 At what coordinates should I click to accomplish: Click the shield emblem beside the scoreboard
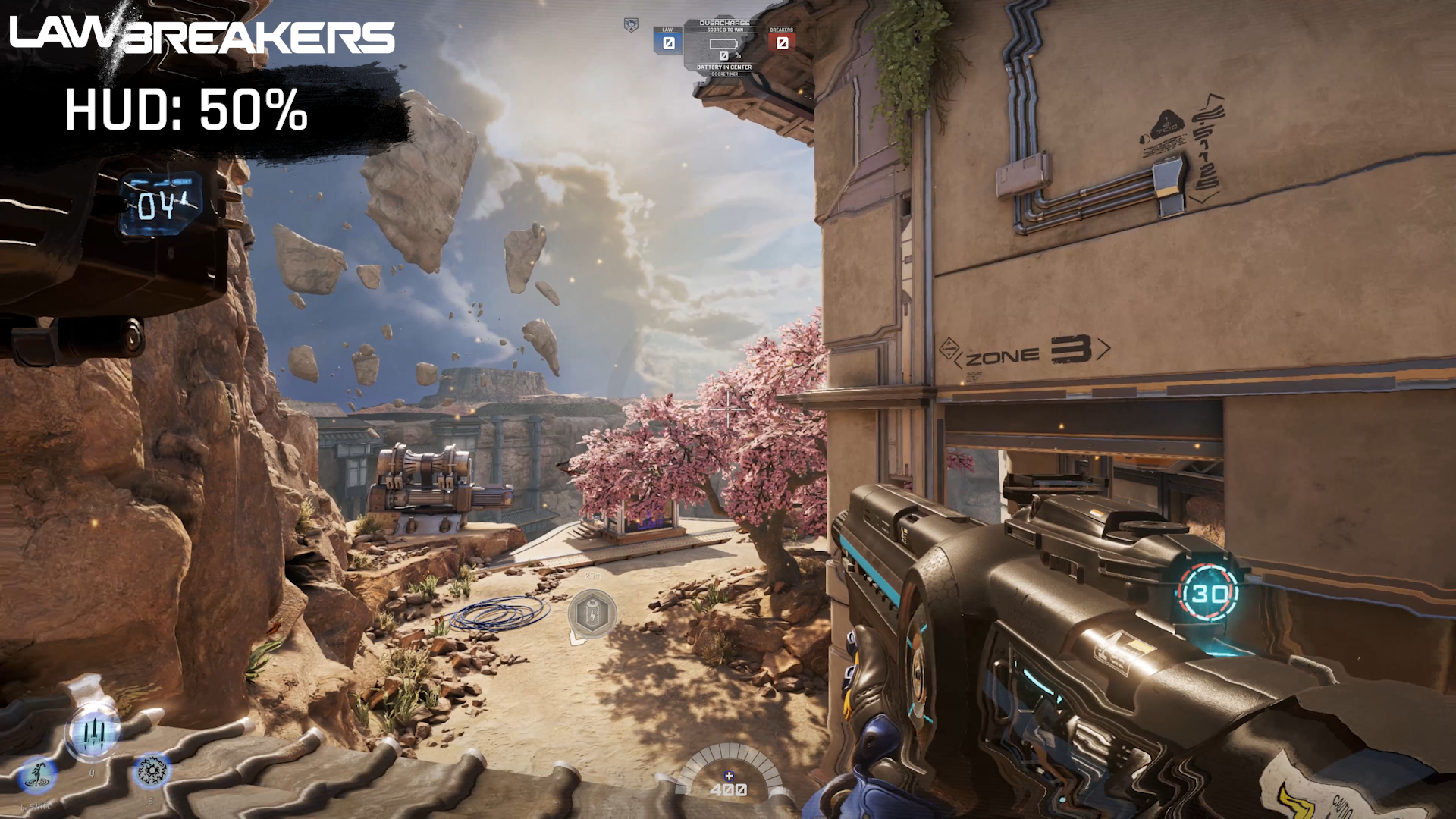click(x=631, y=25)
